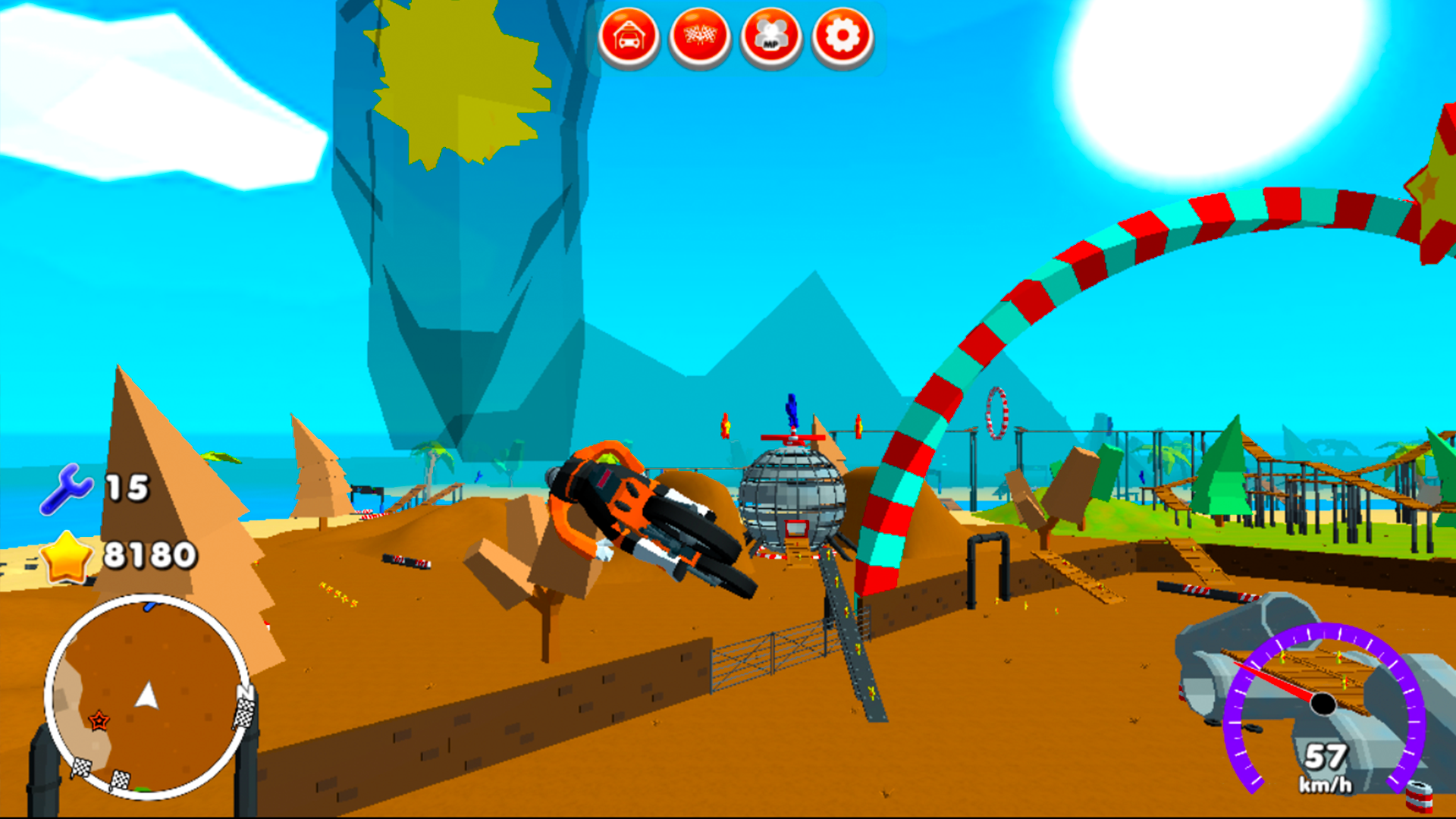Click the red star checkpoint marker on minimap
The image size is (1456, 819).
pos(99,720)
